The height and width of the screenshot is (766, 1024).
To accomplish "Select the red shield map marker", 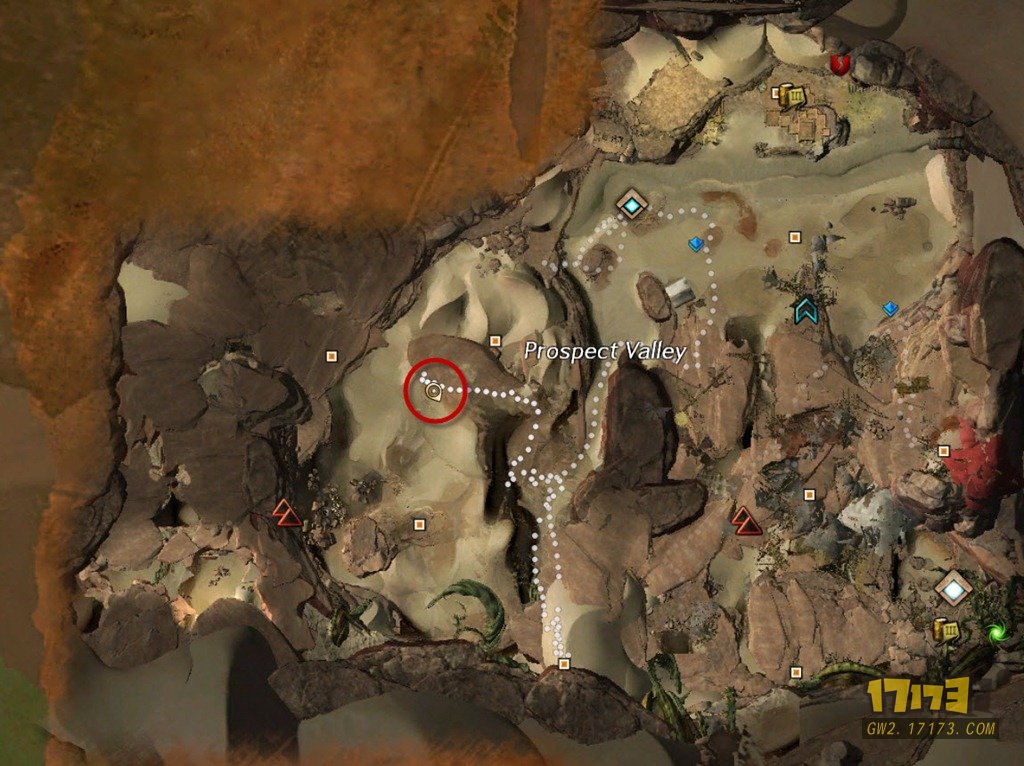I will (839, 65).
